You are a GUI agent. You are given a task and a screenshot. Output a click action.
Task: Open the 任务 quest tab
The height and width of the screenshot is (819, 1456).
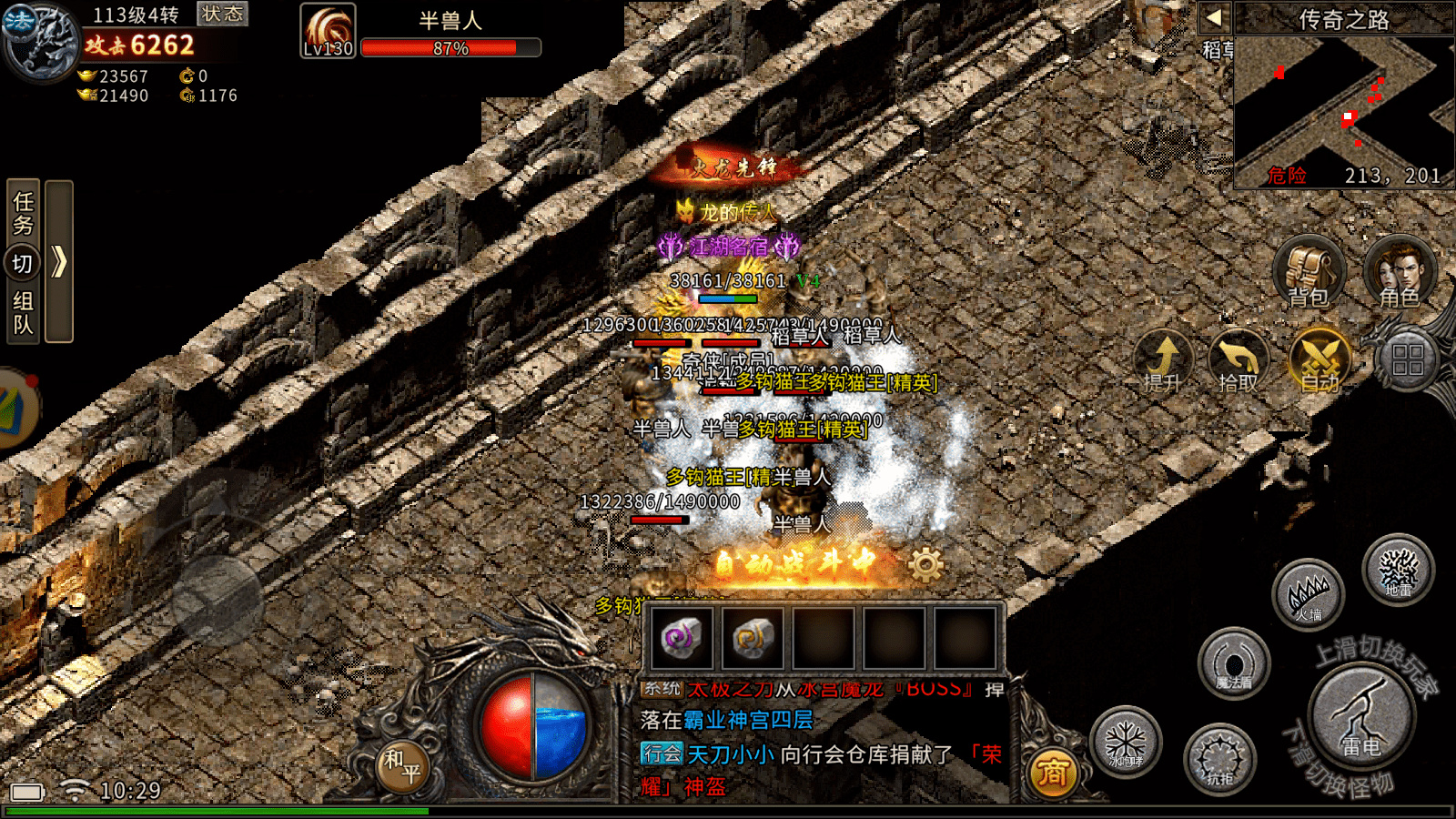[24, 212]
